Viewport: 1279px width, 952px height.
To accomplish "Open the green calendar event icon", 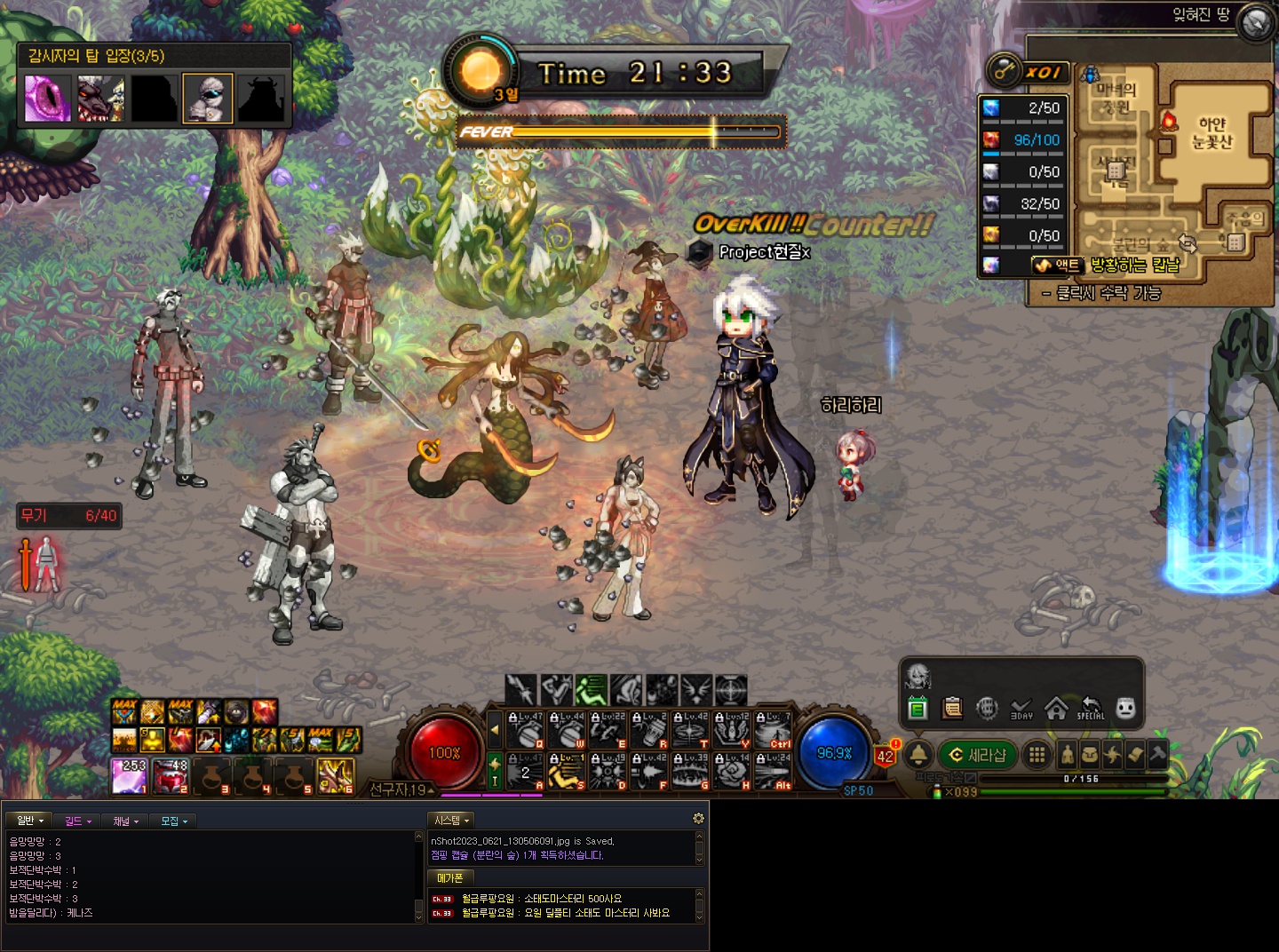I will 918,708.
